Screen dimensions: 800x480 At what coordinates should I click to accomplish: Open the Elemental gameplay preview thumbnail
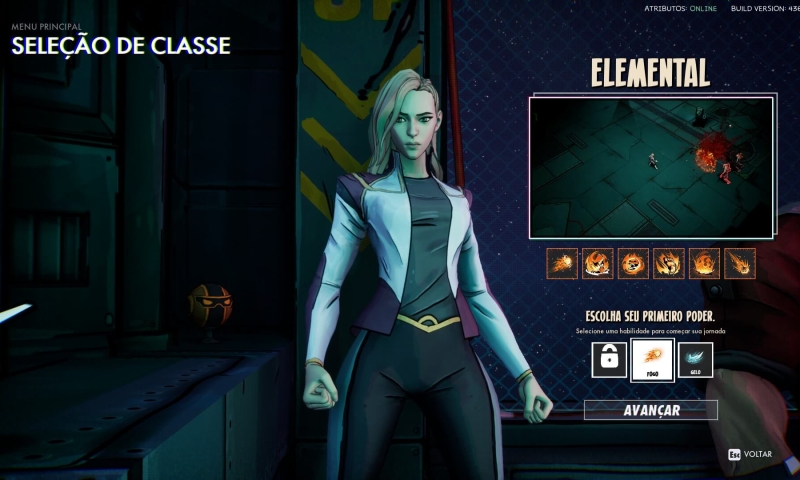point(651,167)
